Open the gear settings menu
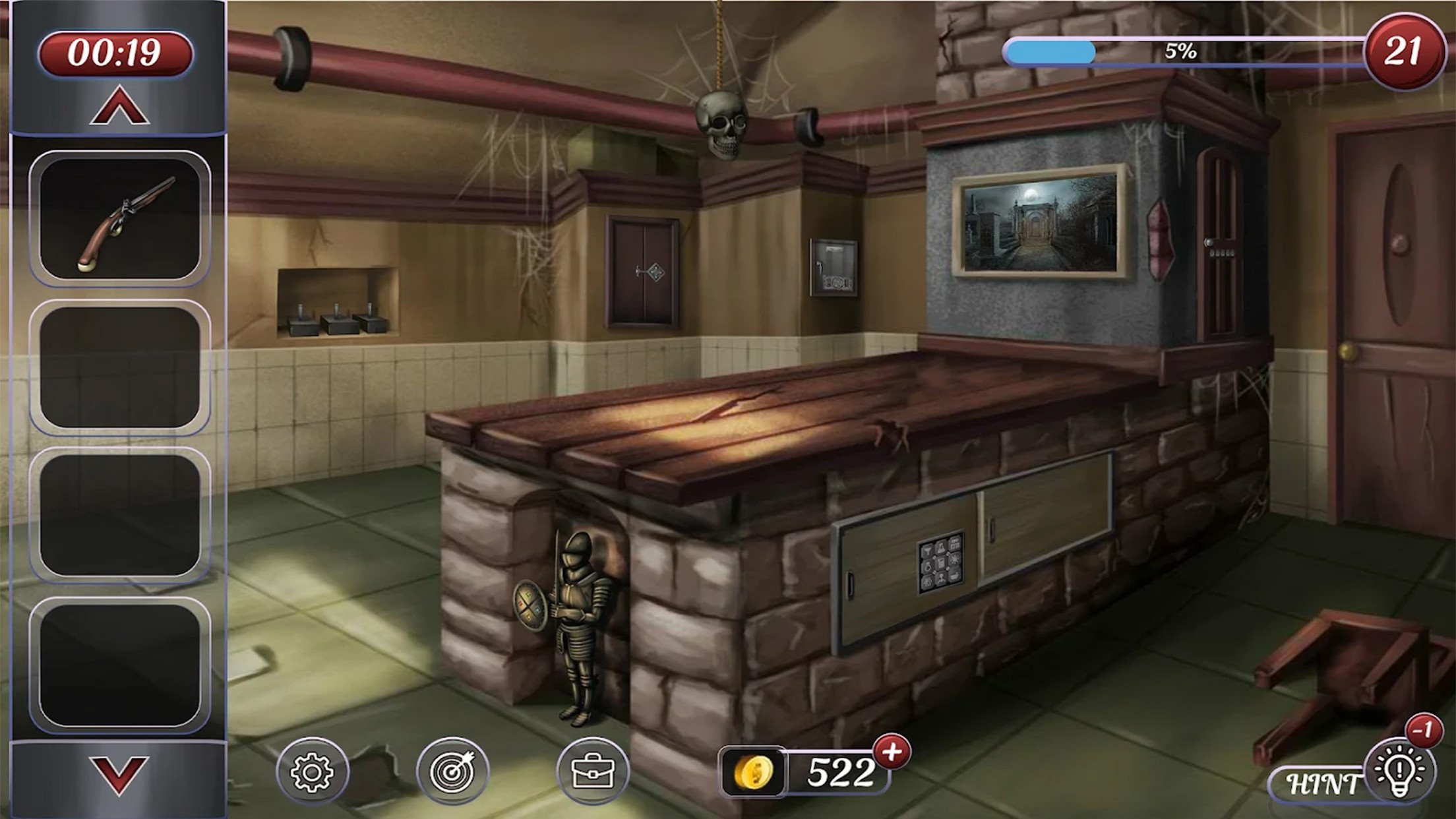The height and width of the screenshot is (819, 1456). click(312, 771)
